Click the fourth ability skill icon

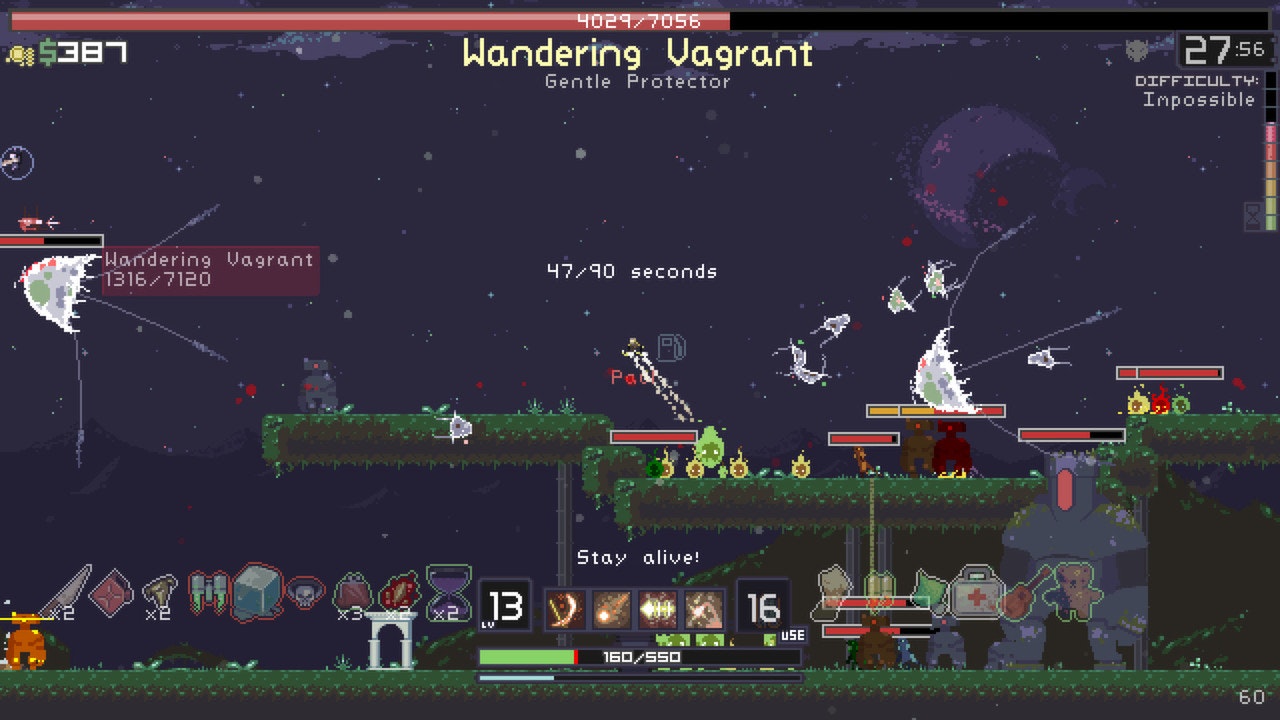pyautogui.click(x=703, y=607)
